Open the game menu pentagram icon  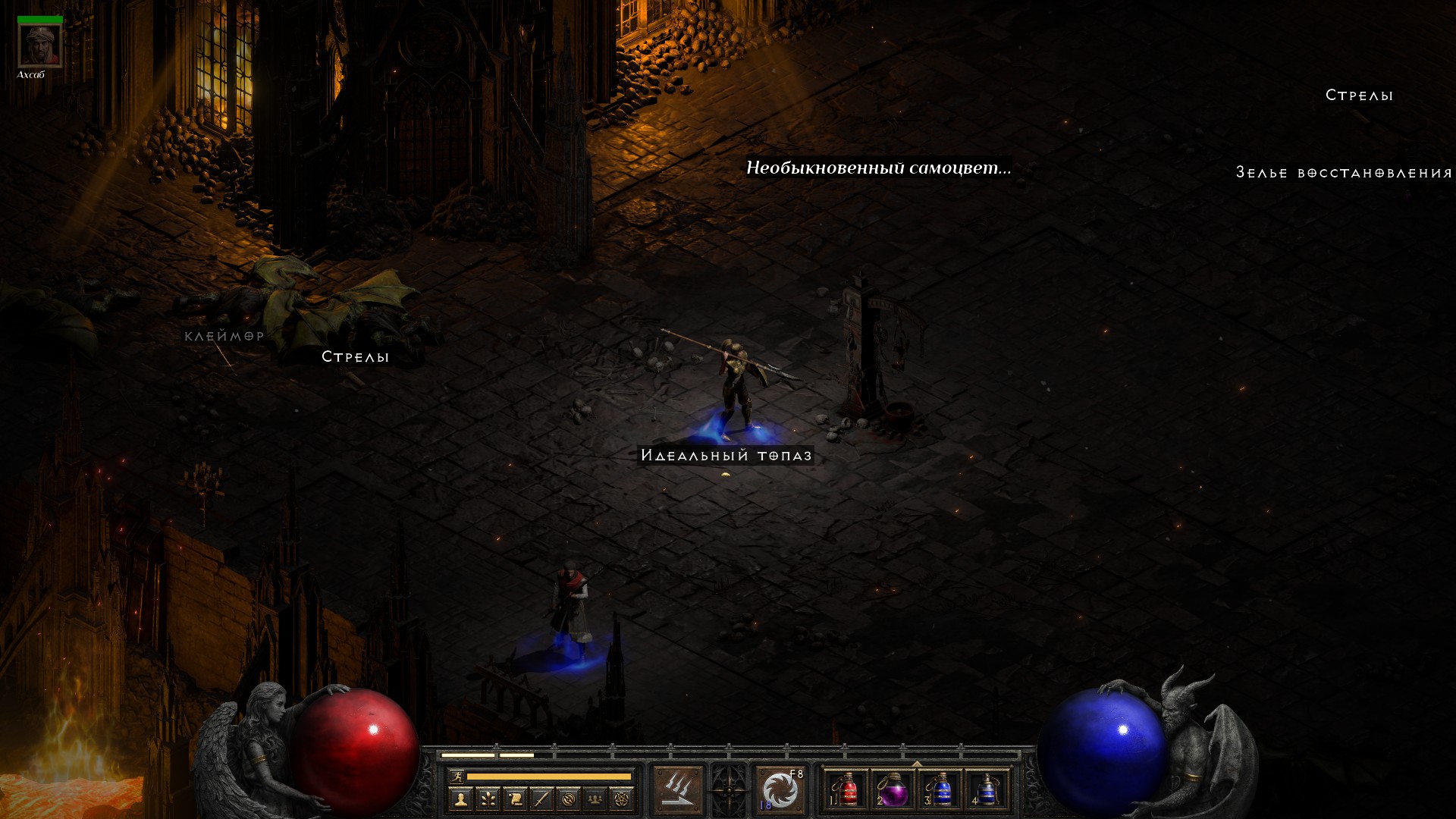click(x=622, y=799)
